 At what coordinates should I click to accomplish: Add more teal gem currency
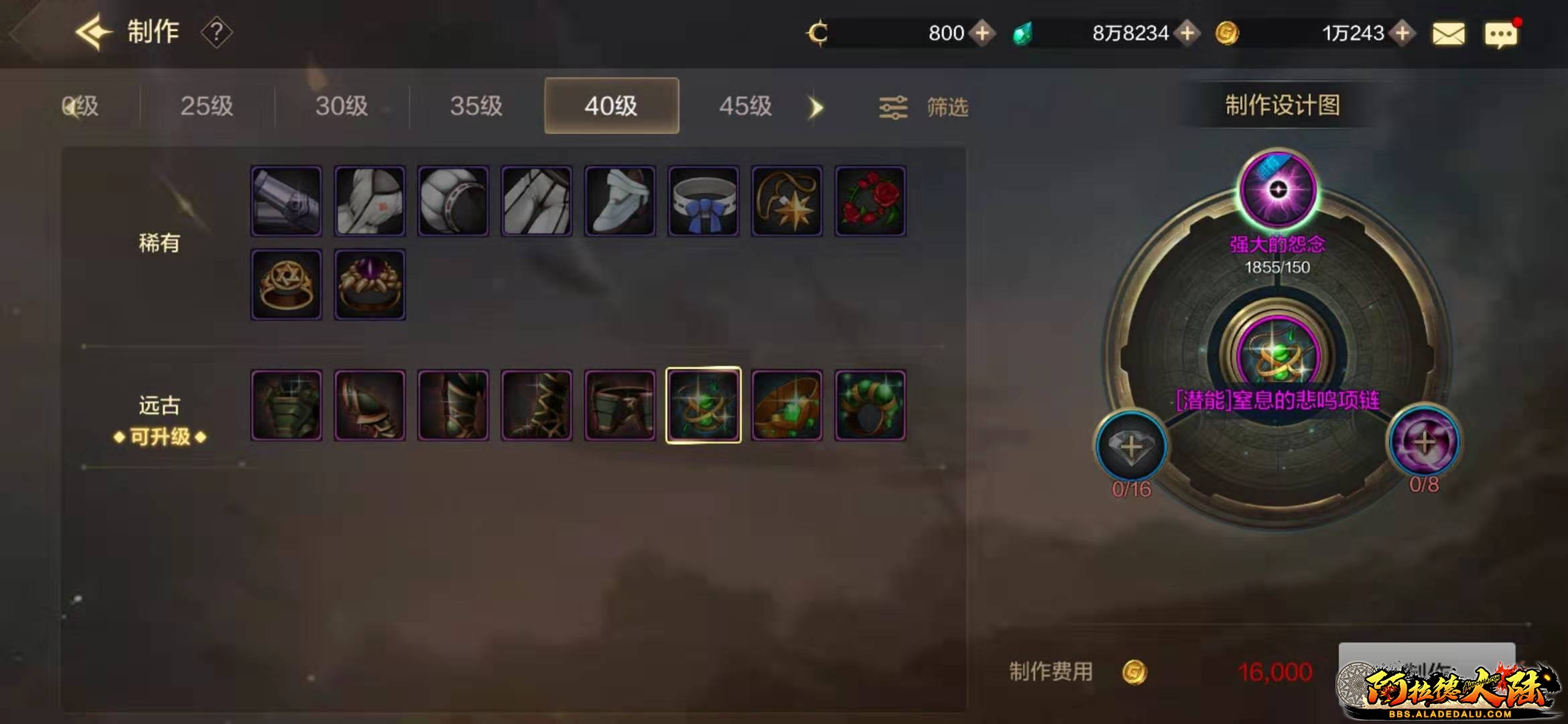[x=1187, y=33]
